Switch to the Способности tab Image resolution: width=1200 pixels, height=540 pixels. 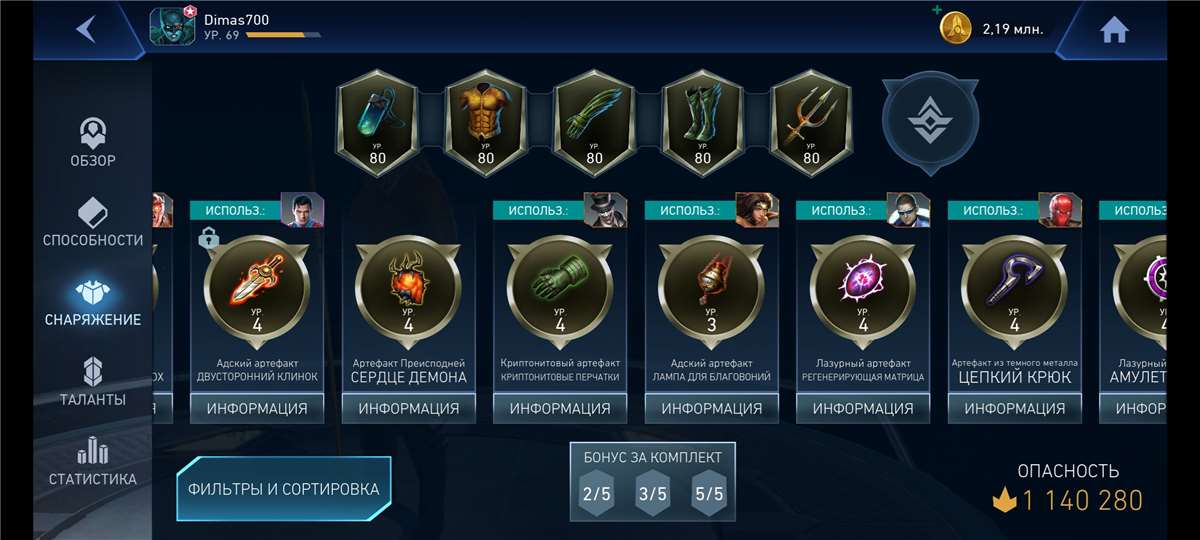93,222
